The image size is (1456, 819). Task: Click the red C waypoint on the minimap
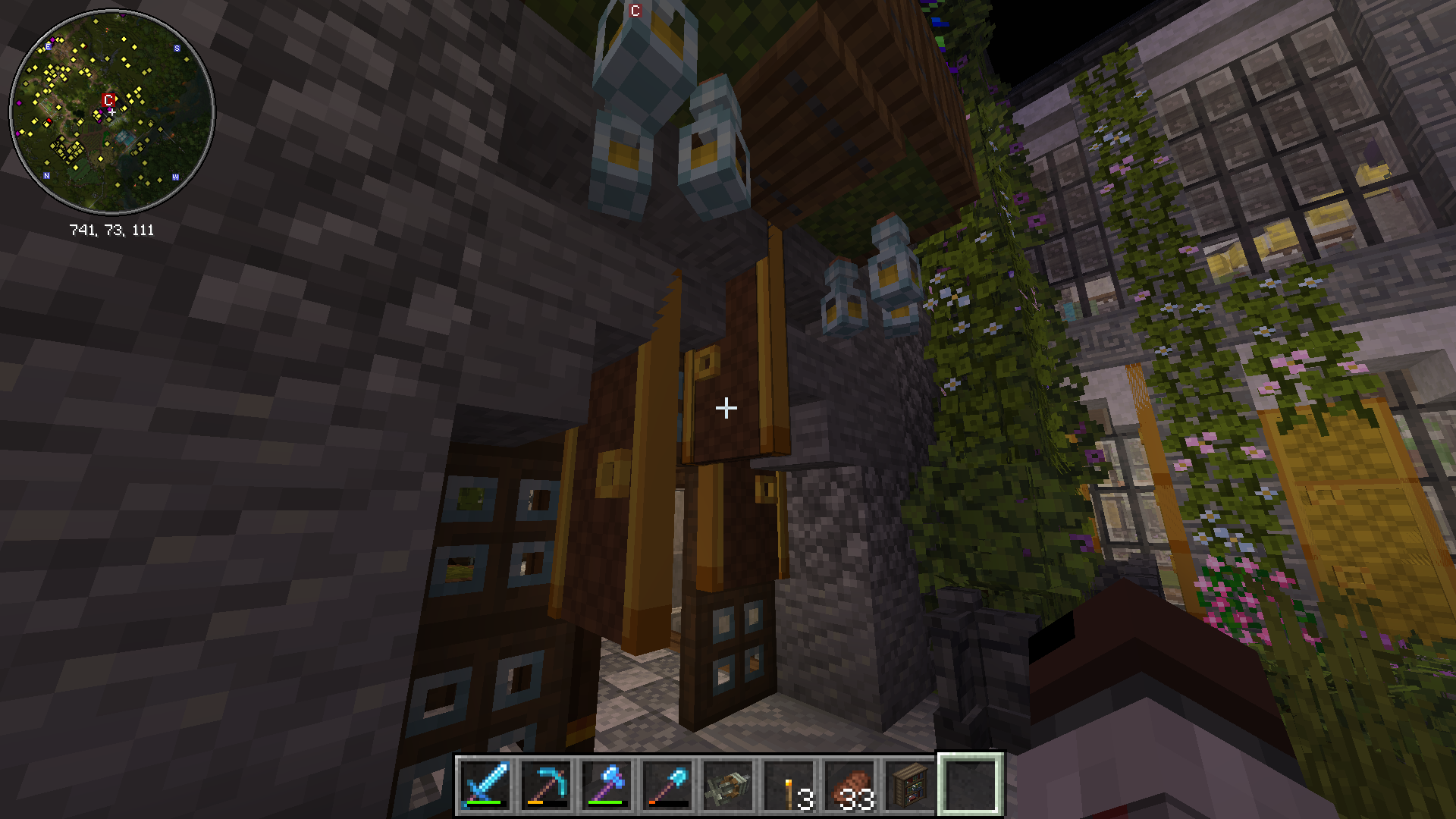(108, 100)
